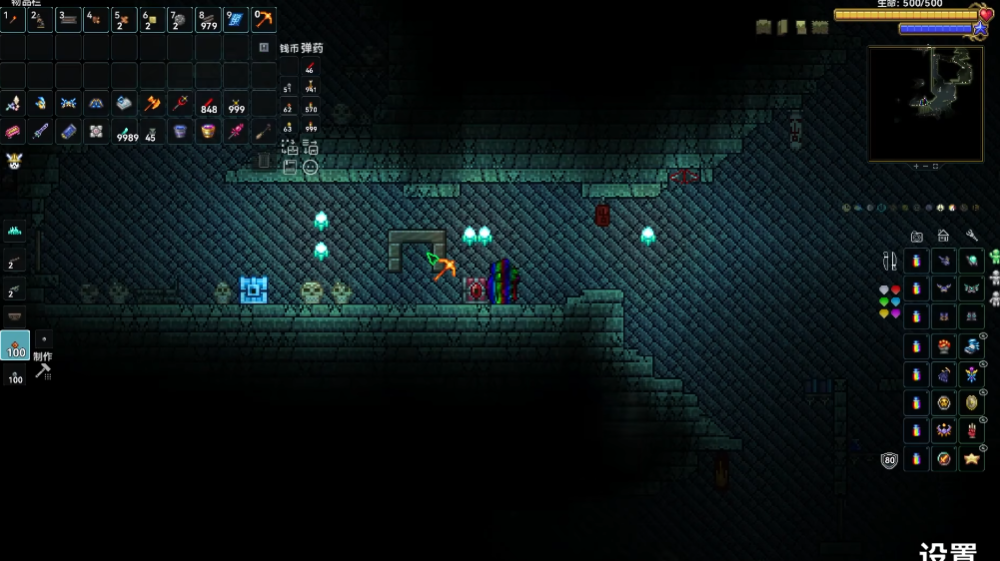Select the star accessory slot

tap(971, 459)
